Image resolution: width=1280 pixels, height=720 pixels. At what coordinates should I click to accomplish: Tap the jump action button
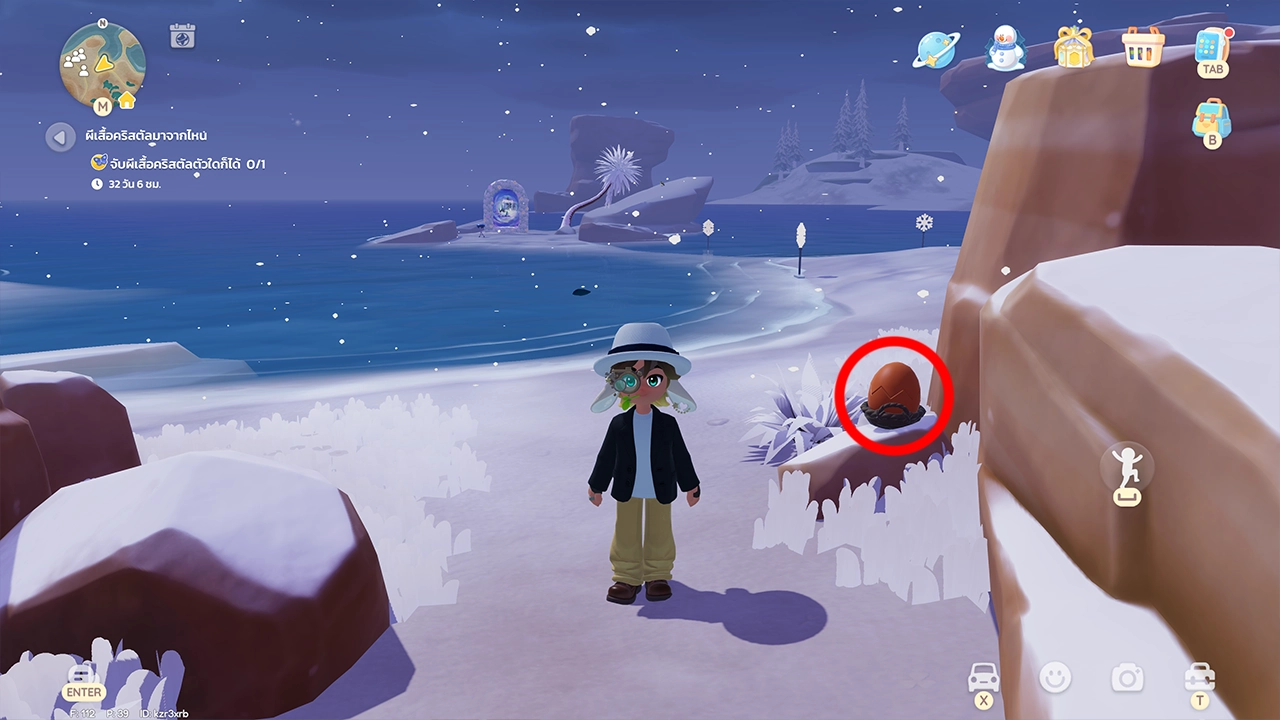(1127, 468)
